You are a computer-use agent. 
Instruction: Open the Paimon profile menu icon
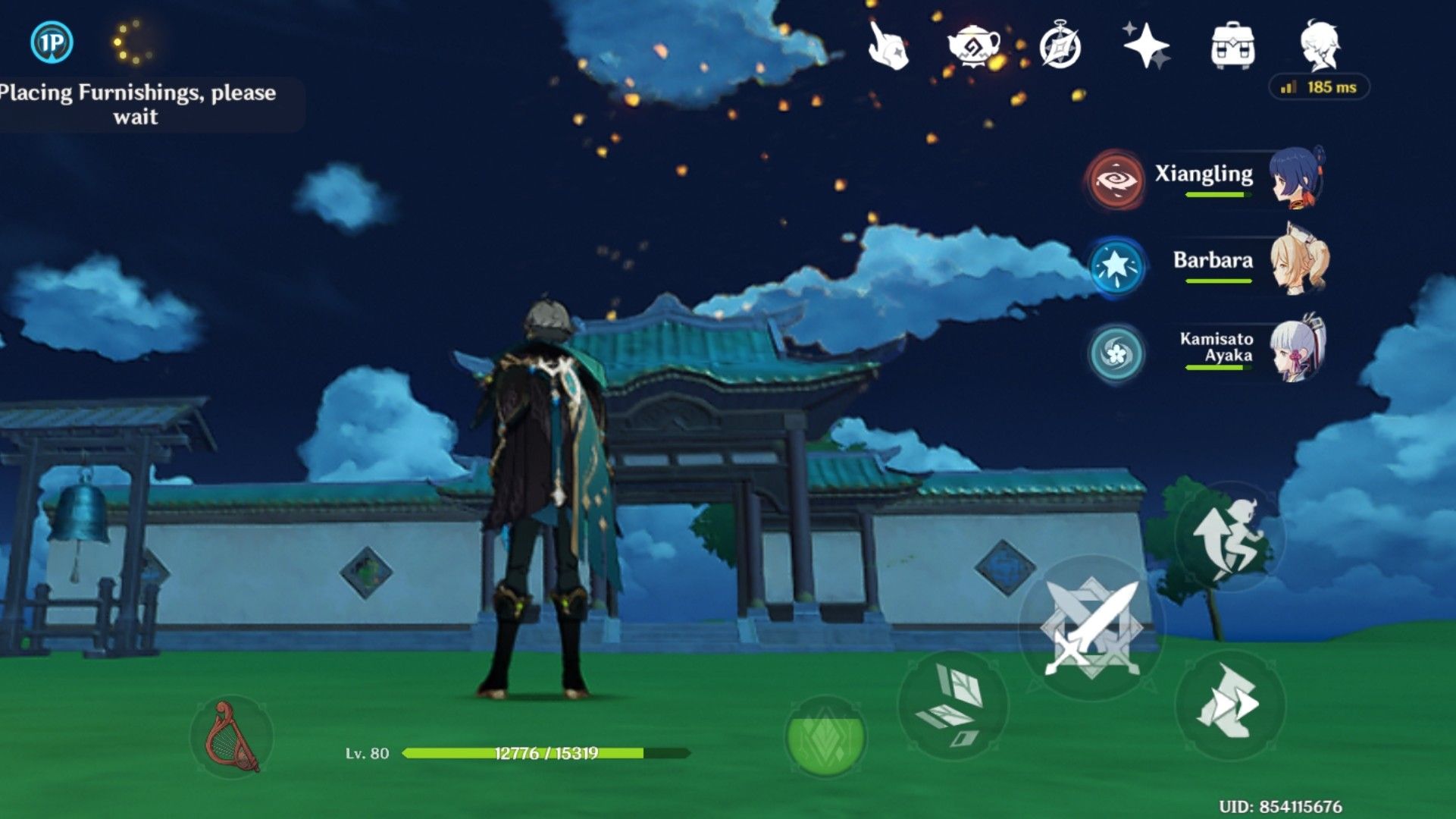point(1319,45)
